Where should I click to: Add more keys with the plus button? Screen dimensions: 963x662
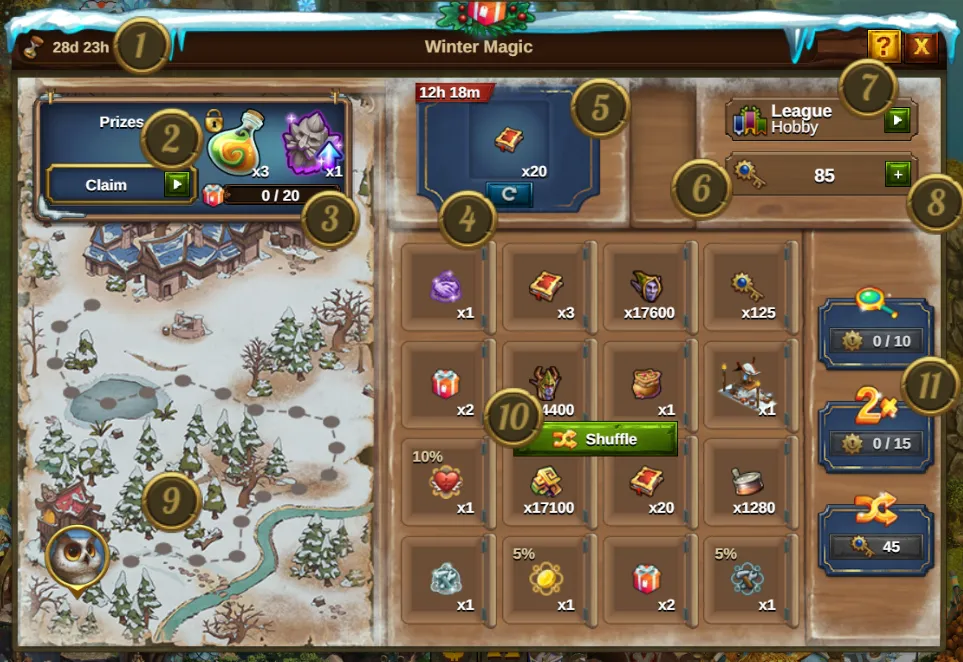(897, 175)
